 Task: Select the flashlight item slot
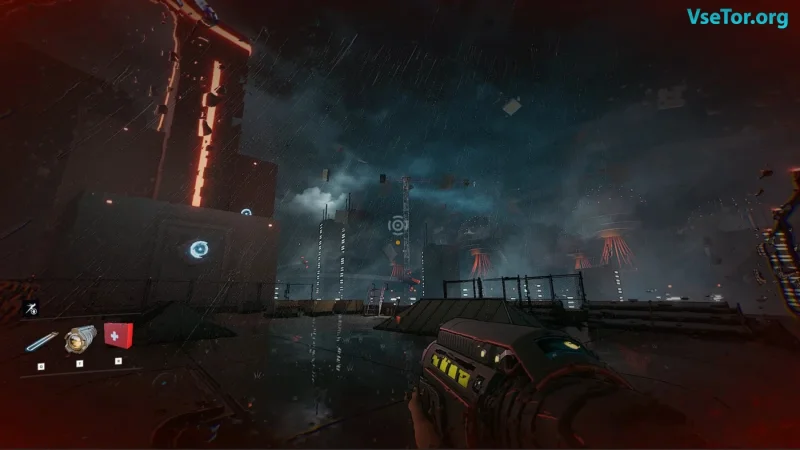80,340
